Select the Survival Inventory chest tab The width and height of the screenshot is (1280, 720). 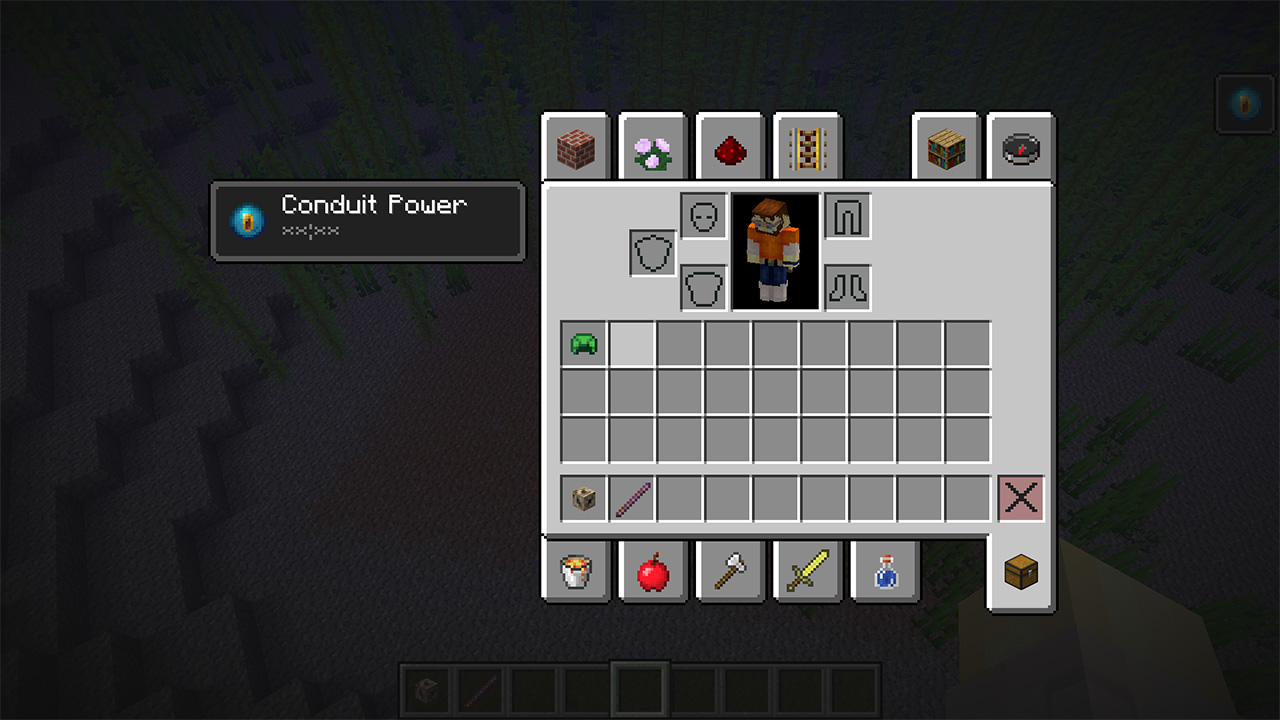click(1021, 573)
